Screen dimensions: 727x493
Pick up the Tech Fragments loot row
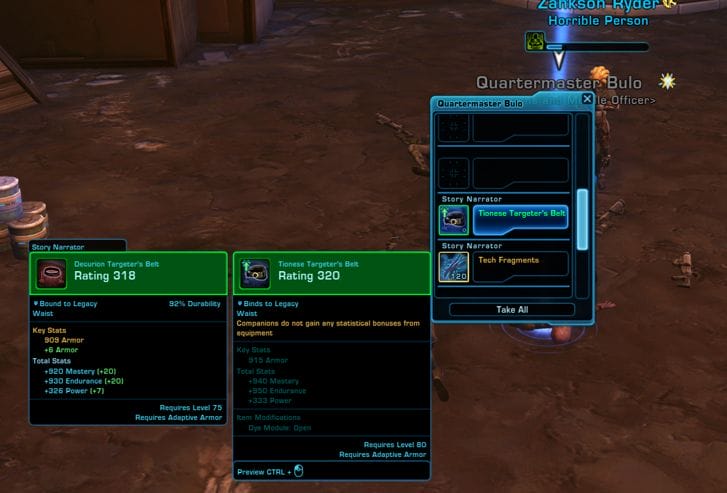520,265
